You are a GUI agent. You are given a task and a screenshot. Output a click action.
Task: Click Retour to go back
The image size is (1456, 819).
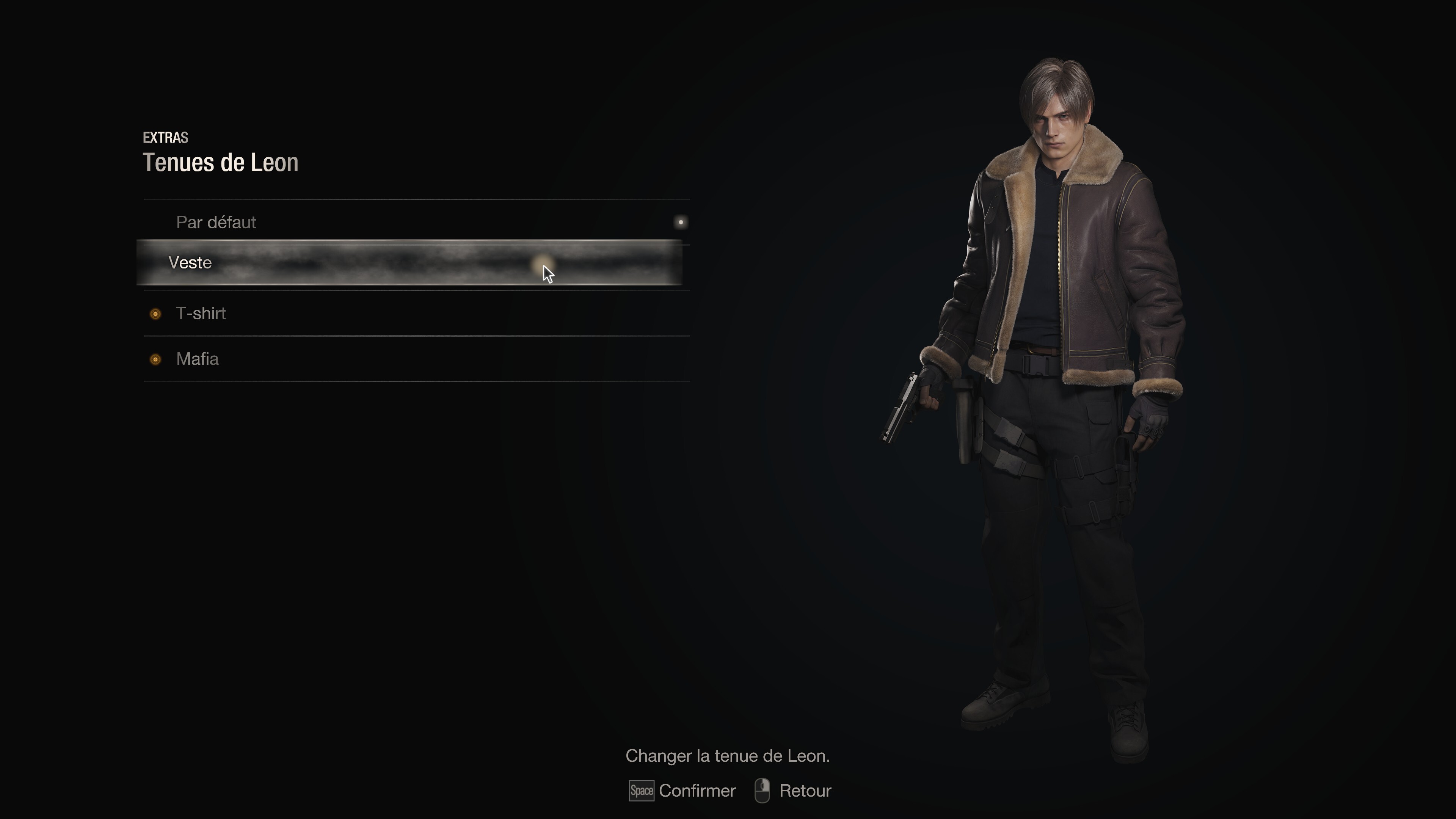coord(805,791)
